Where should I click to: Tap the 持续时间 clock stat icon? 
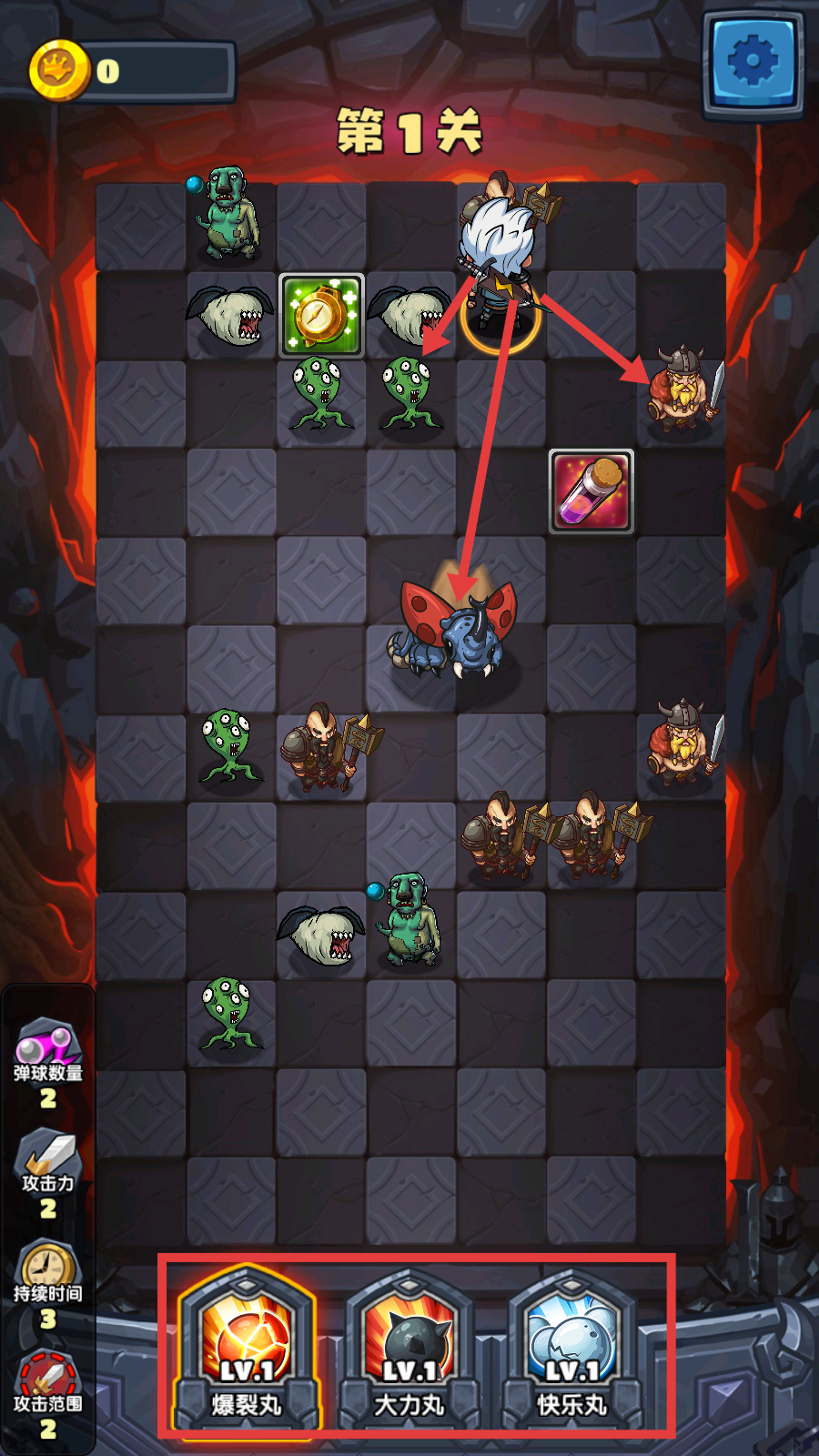tap(47, 1265)
